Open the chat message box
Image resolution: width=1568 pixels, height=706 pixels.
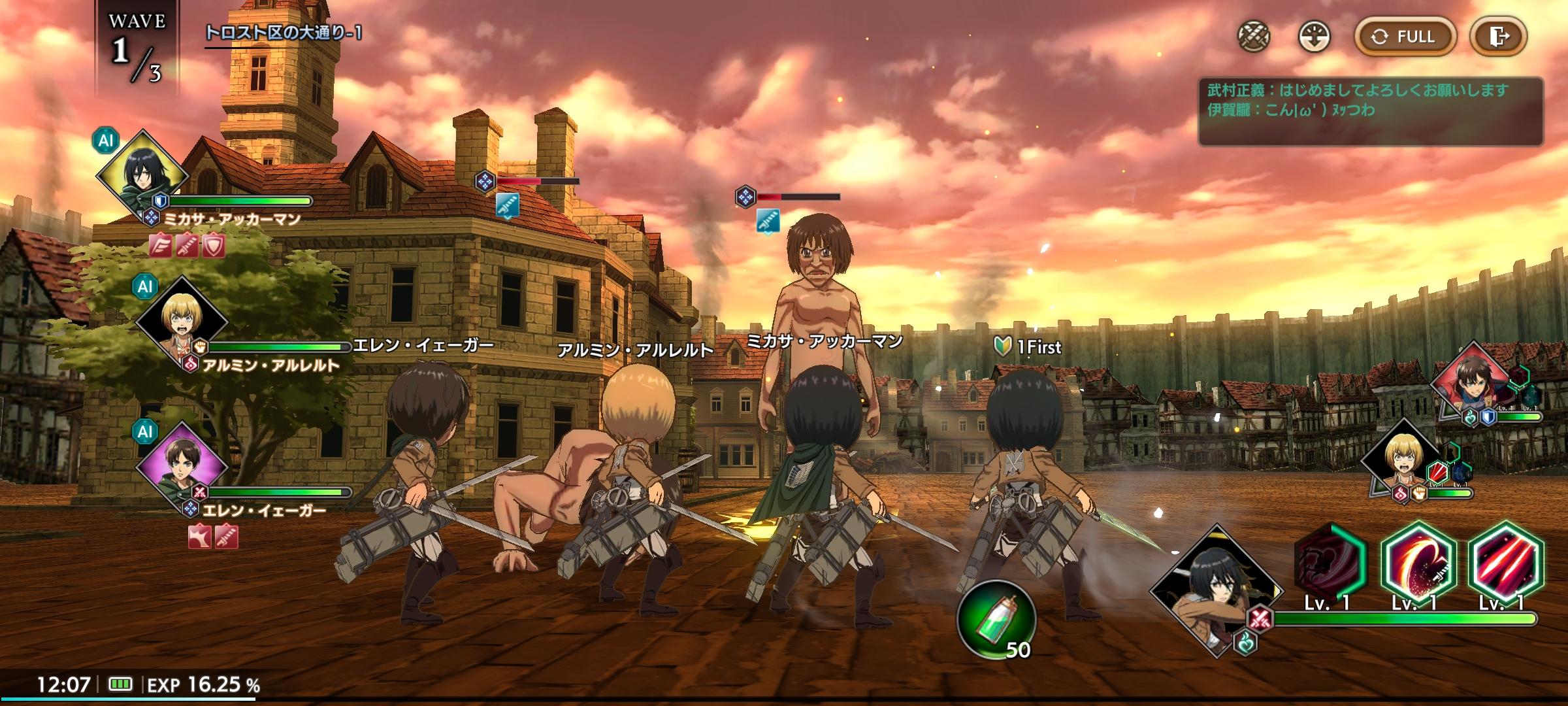click(x=1369, y=111)
